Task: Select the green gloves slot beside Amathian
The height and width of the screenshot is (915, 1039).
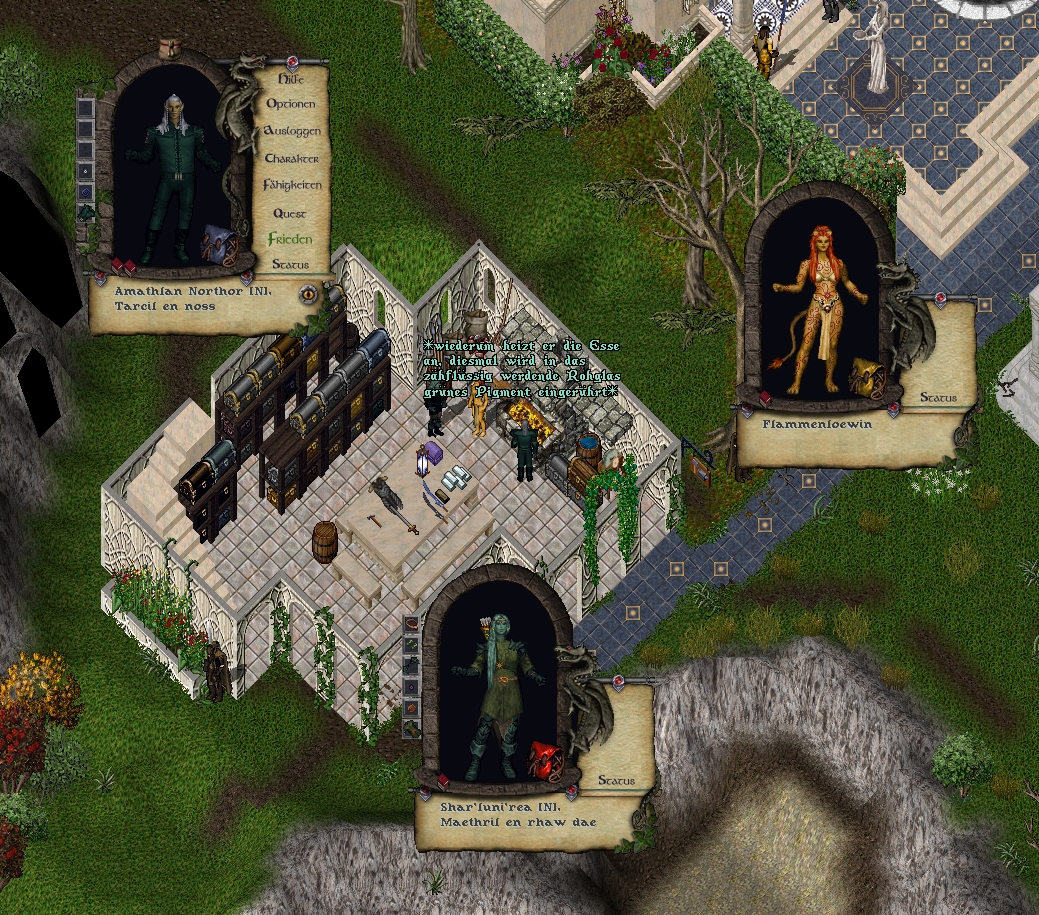Action: click(x=86, y=212)
